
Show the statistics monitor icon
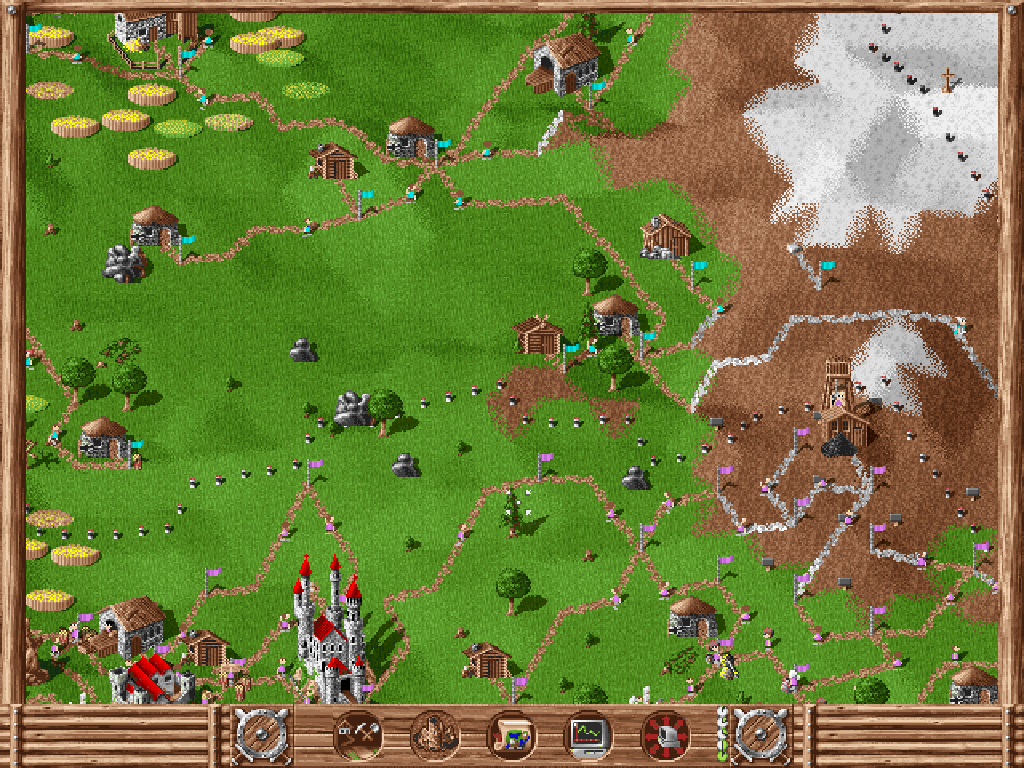(588, 736)
